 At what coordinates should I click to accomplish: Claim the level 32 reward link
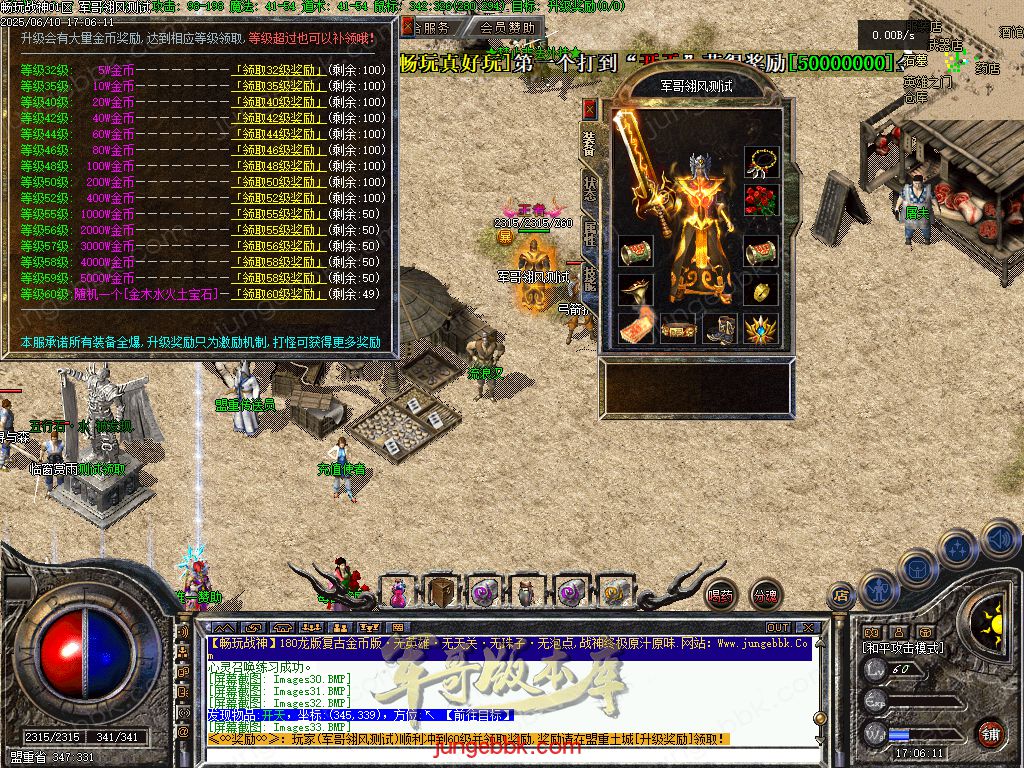point(279,70)
